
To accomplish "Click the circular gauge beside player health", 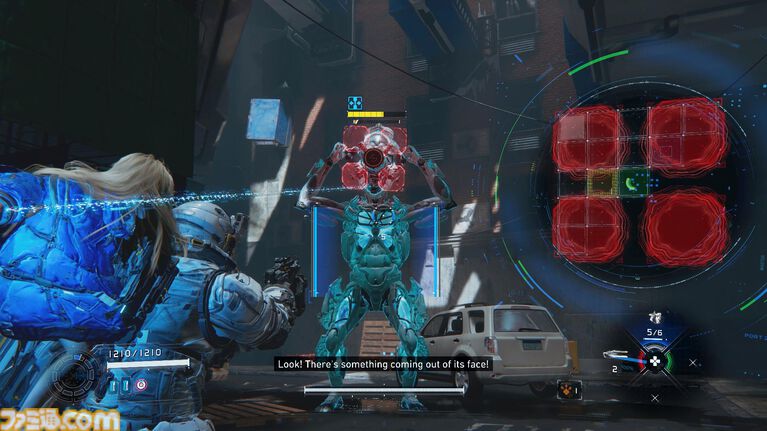I will tap(75, 378).
